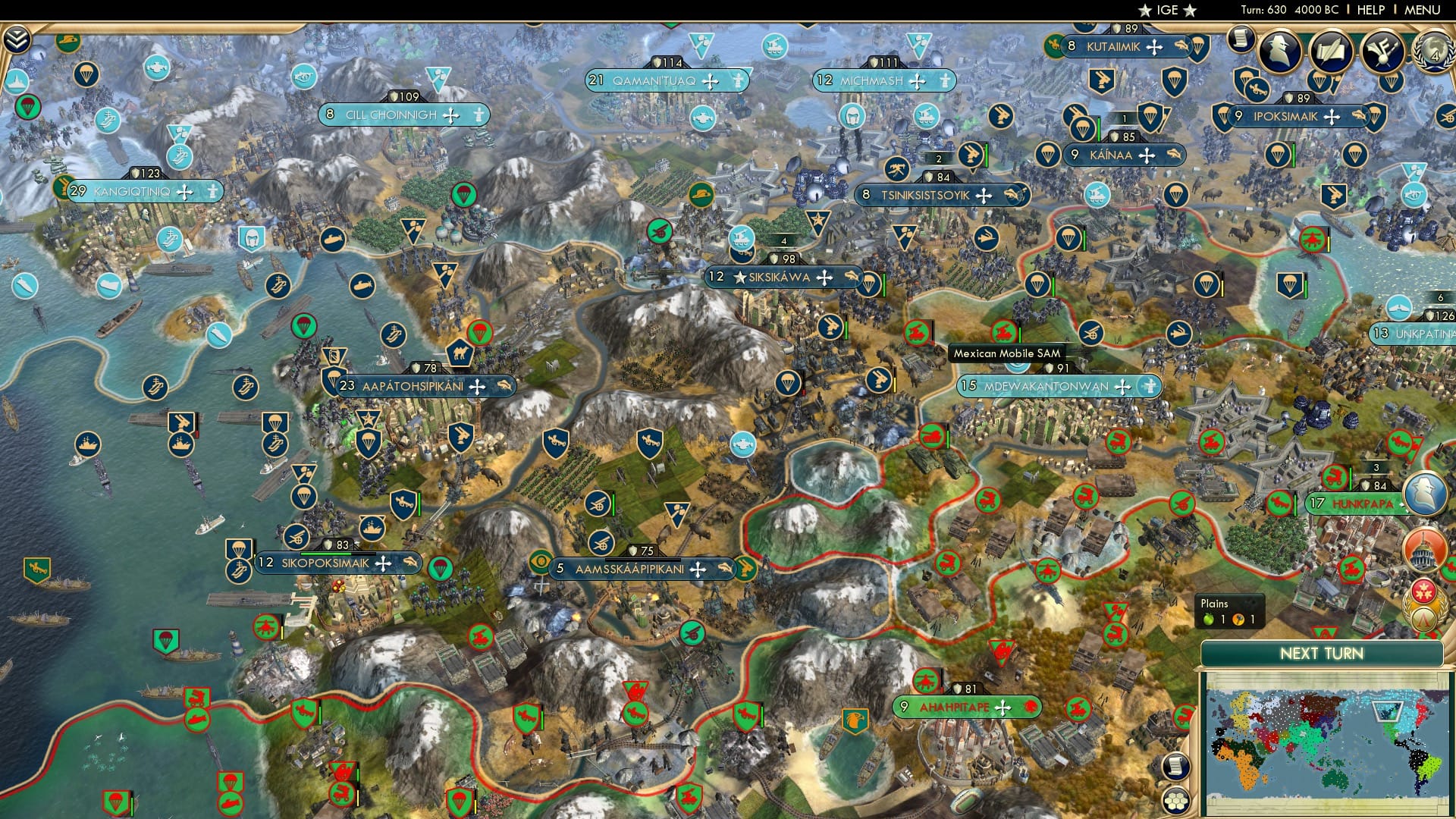Click the red lambda laurel notification icon
Screen dimensions: 1456x819
pyautogui.click(x=1423, y=617)
